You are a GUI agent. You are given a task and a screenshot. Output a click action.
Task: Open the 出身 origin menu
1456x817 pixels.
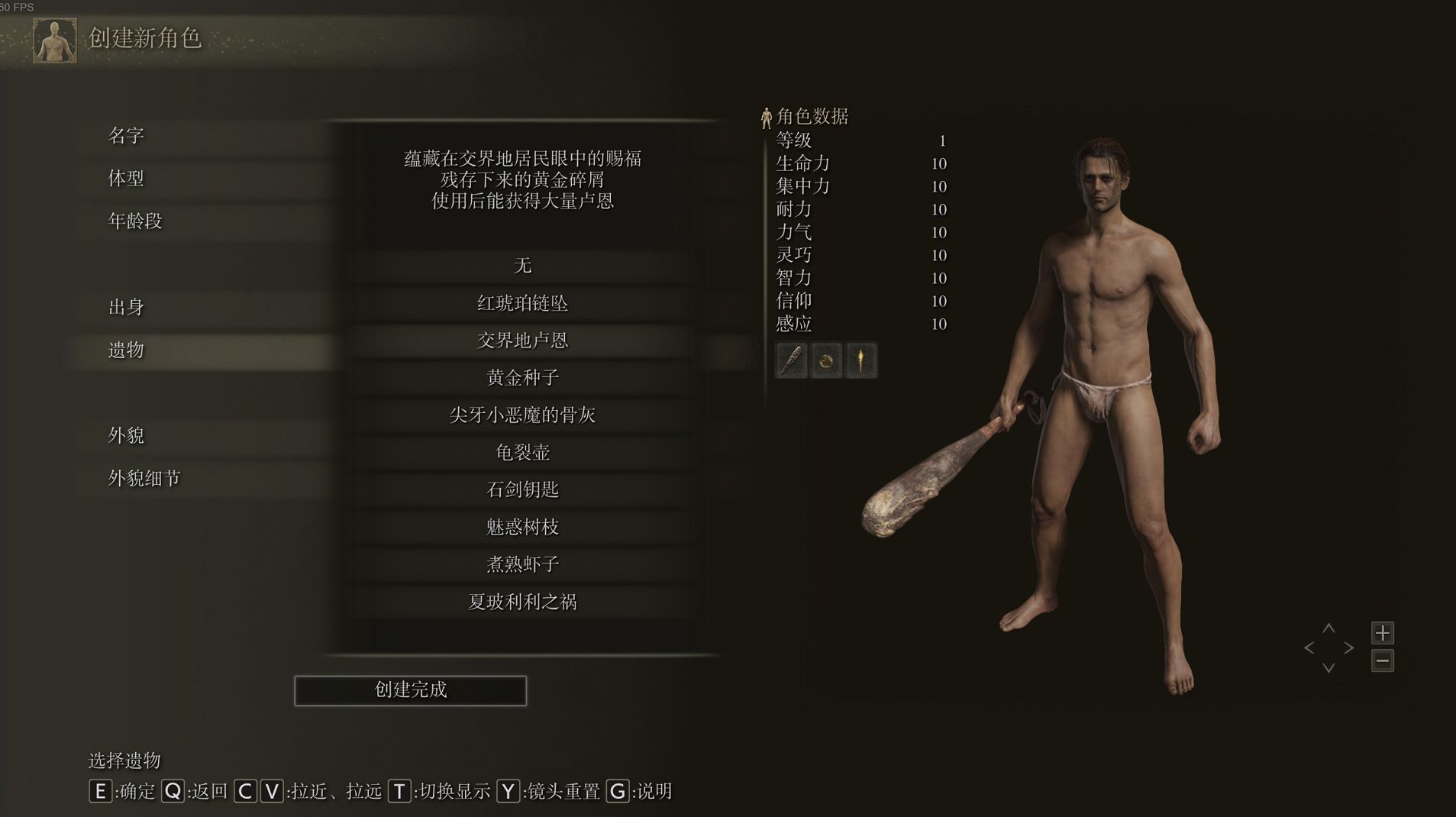click(x=127, y=307)
